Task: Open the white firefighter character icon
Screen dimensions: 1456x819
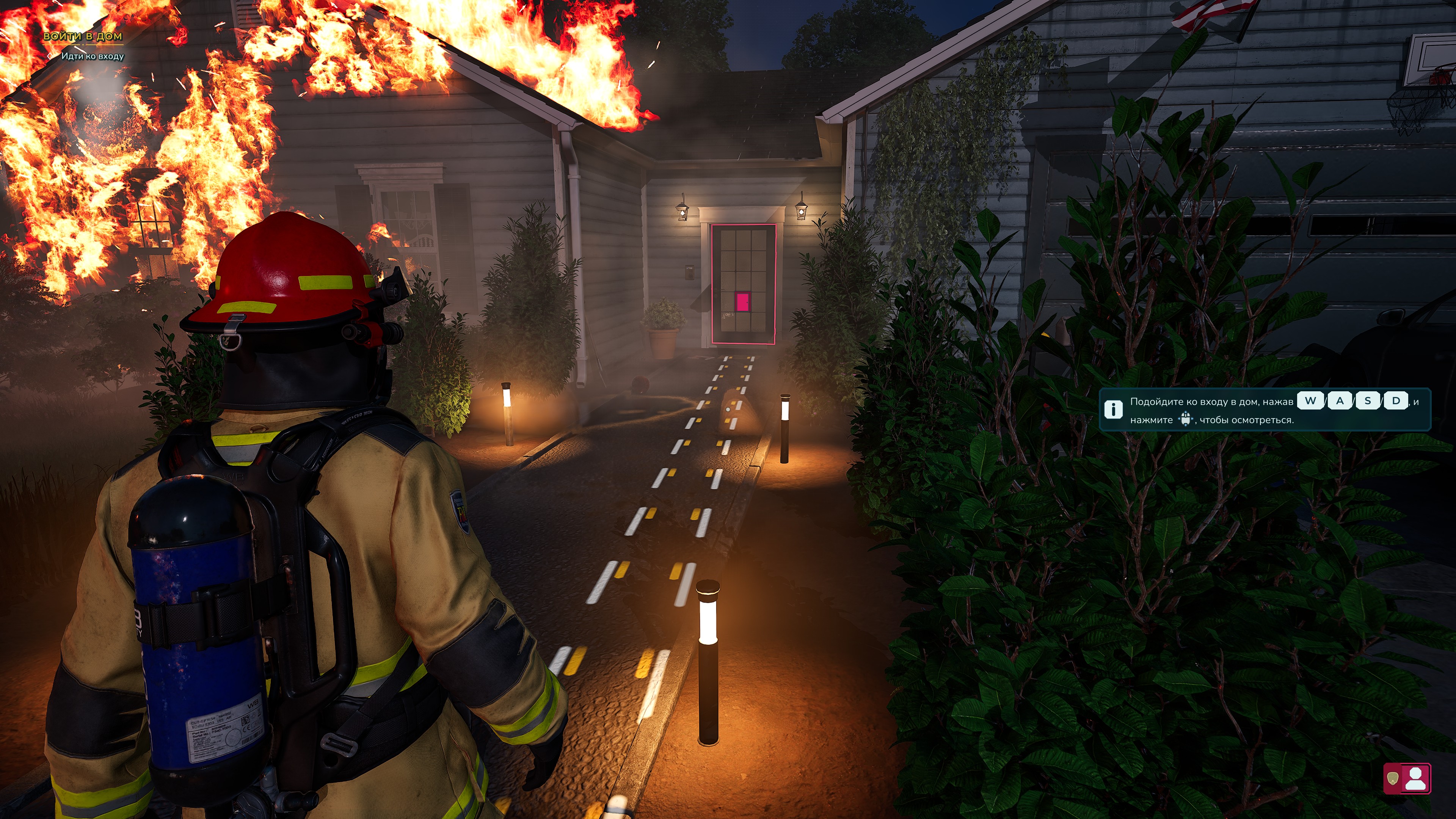Action: coord(1416,779)
